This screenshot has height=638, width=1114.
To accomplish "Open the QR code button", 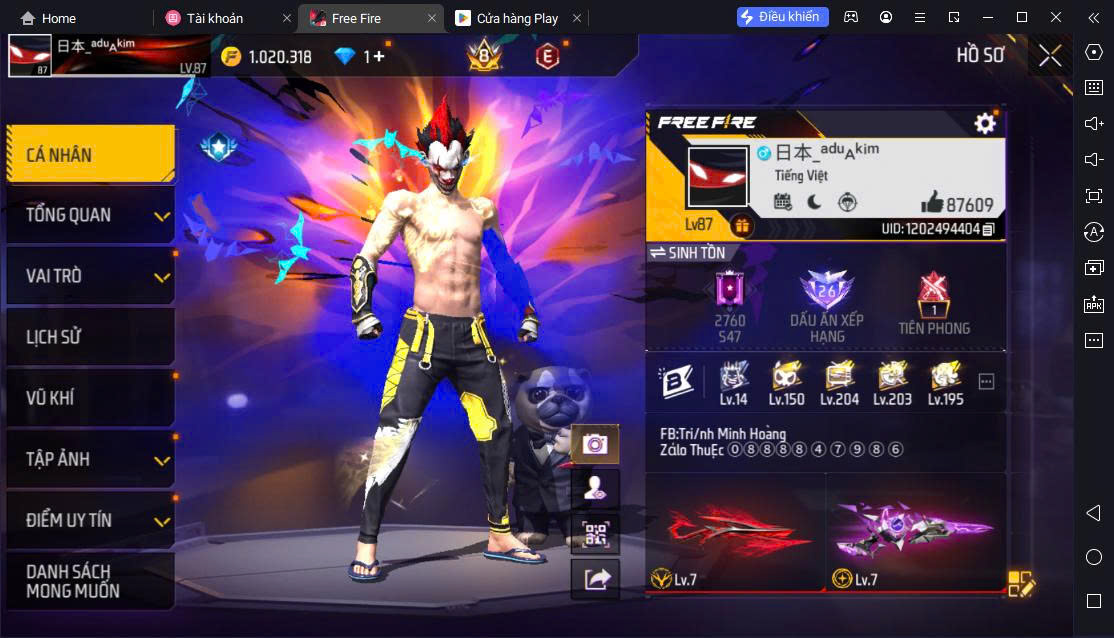I will point(596,534).
